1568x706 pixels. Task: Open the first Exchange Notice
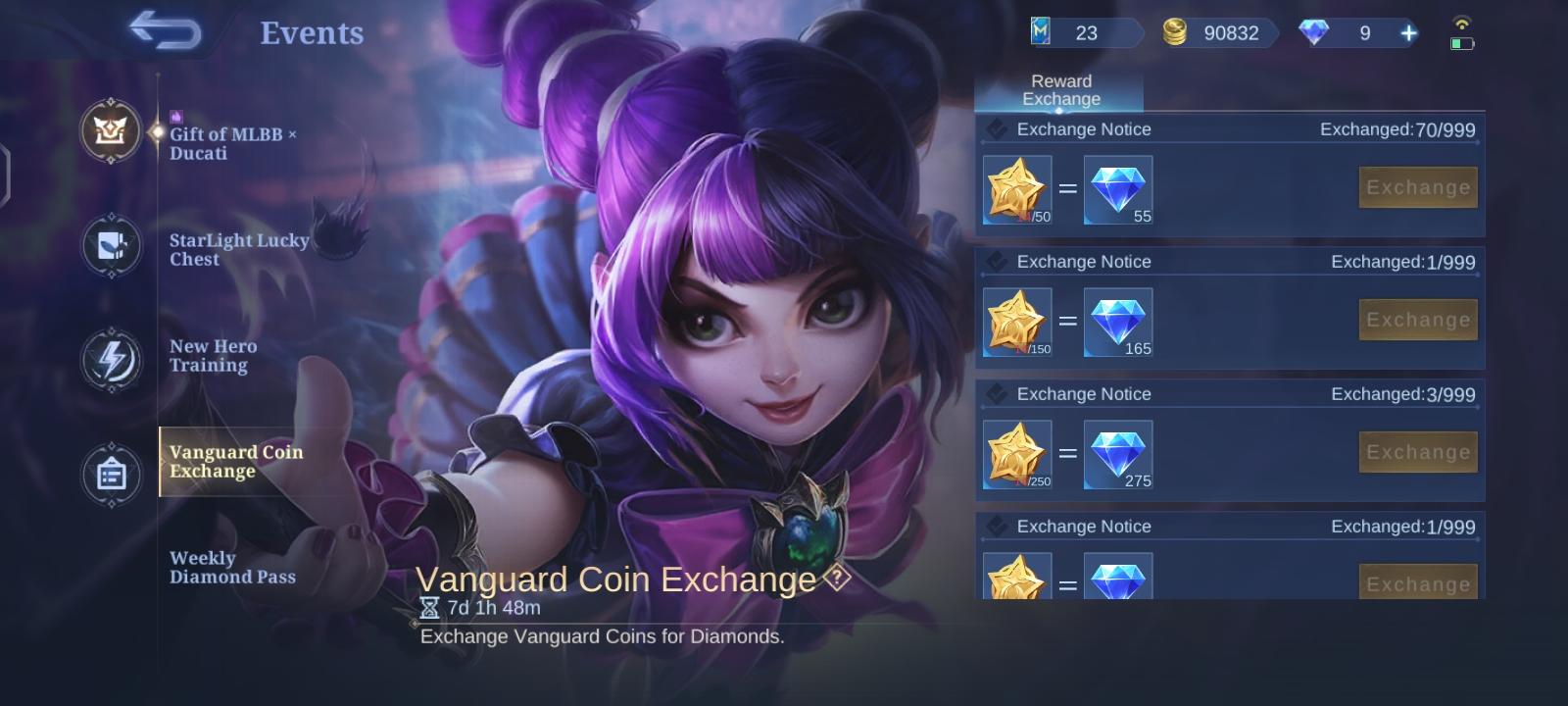tap(1083, 128)
